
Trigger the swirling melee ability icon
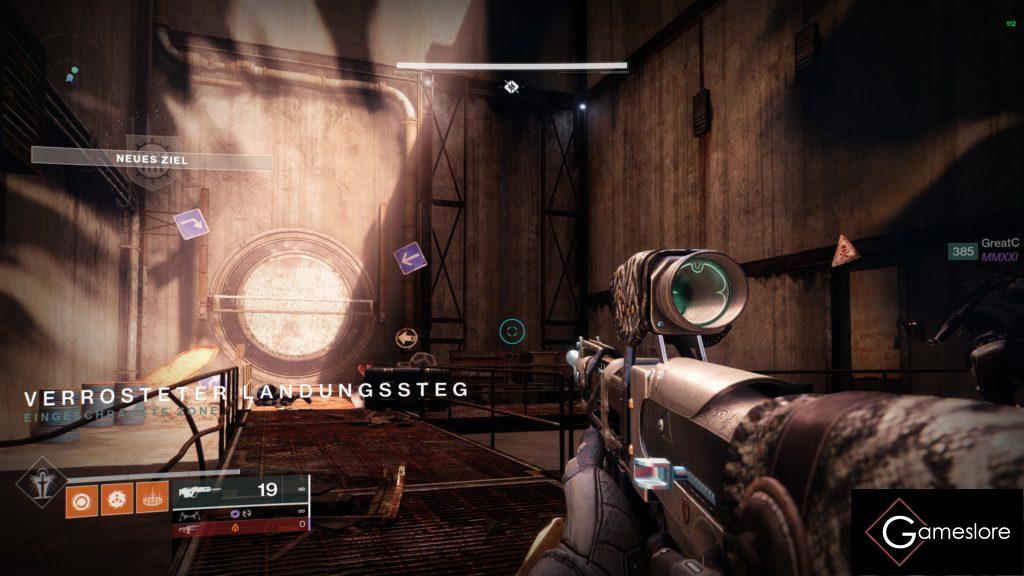pyautogui.click(x=116, y=497)
